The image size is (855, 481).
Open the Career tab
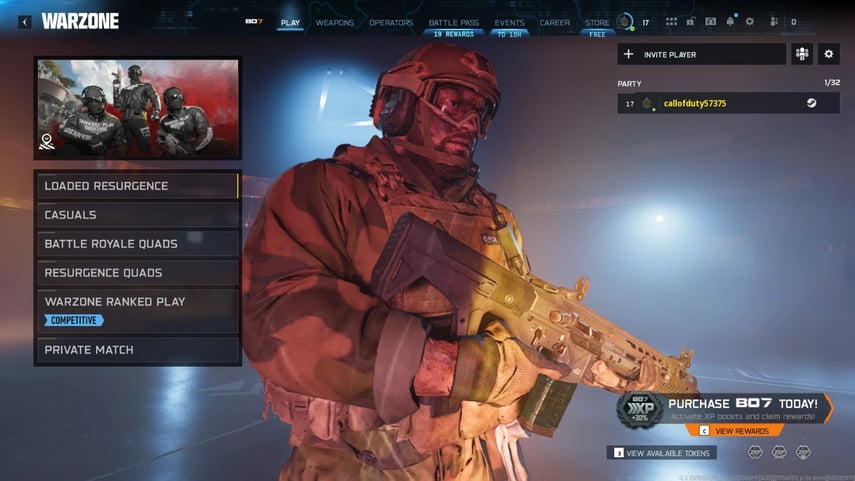(554, 22)
